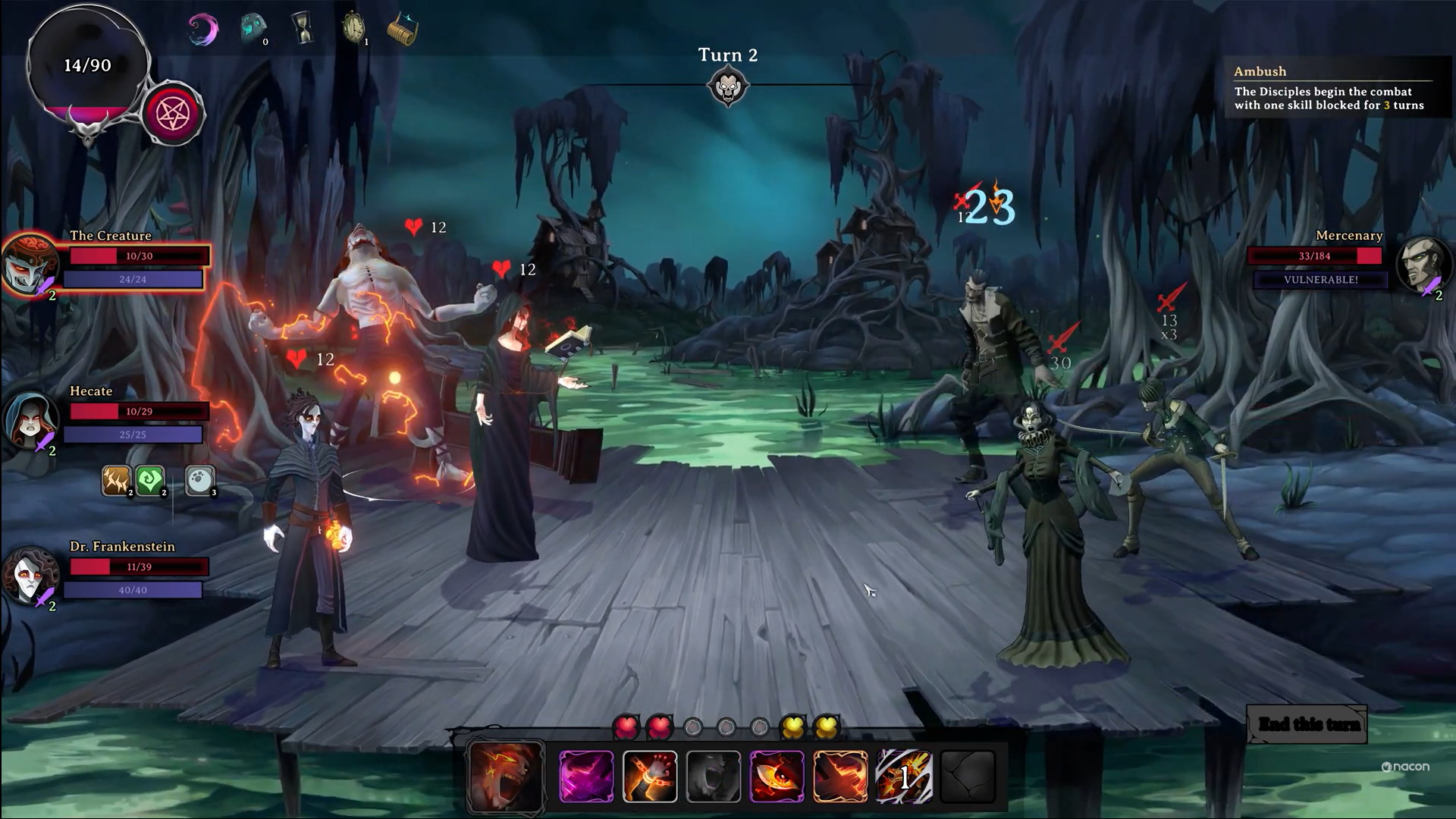The image size is (1456, 819).
Task: Activate the red pentagram ability button
Action: [173, 115]
